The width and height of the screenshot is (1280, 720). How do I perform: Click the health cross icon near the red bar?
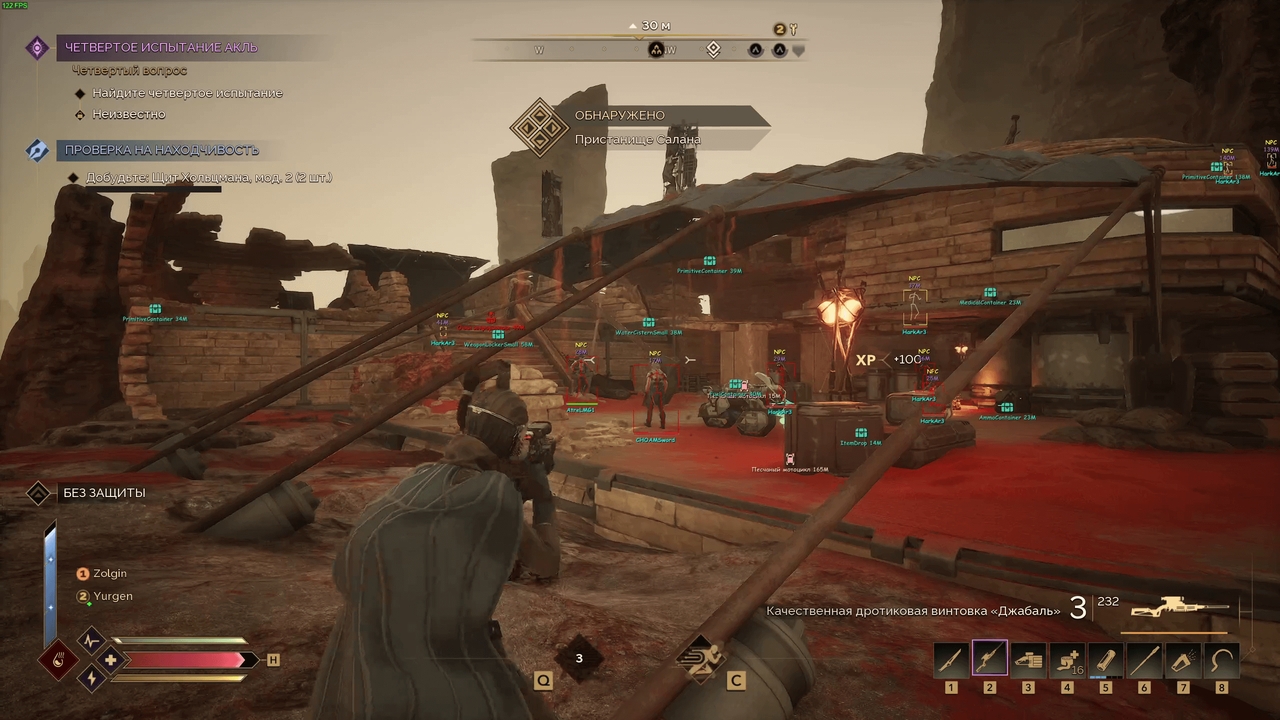pyautogui.click(x=110, y=660)
